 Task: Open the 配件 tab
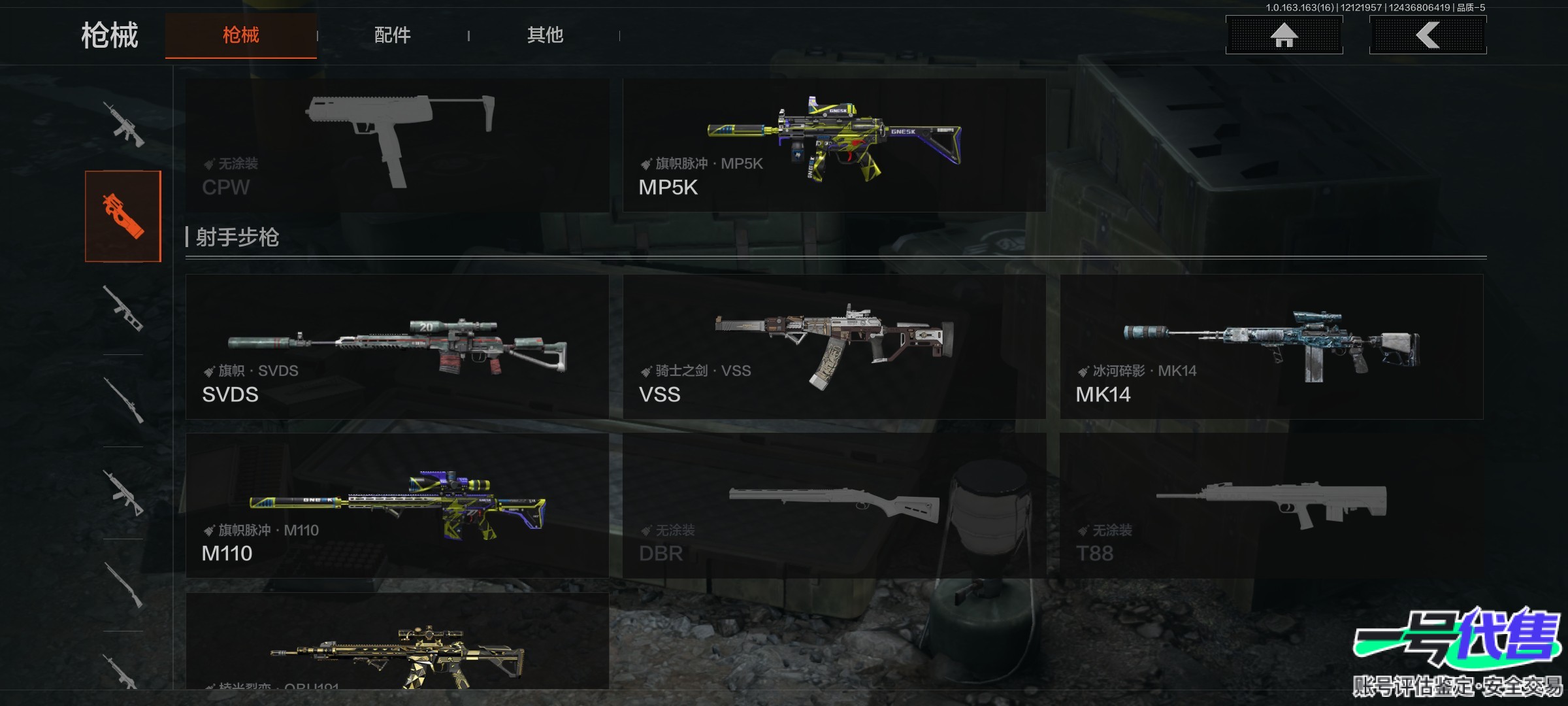392,35
